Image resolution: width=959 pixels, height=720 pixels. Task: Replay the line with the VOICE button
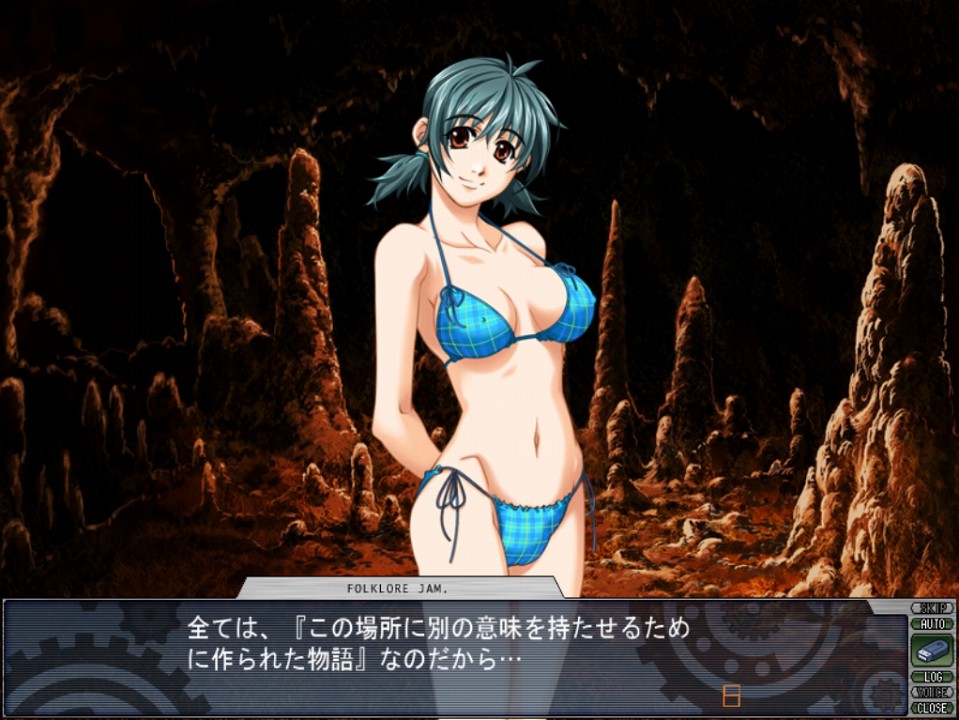tap(932, 692)
